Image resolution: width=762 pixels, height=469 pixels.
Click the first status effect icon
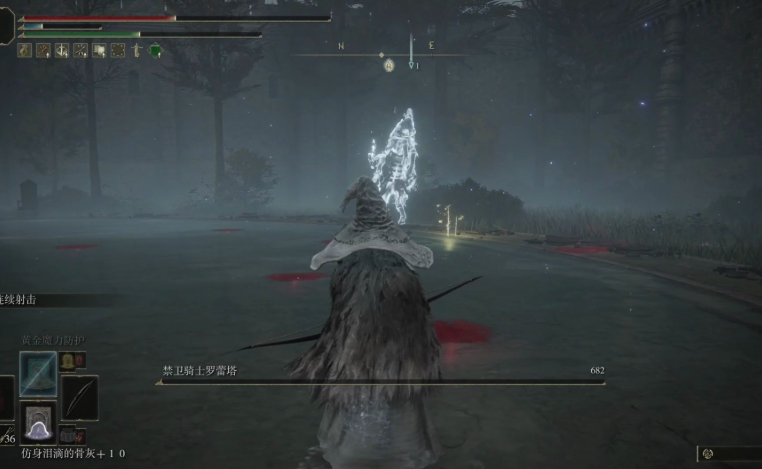[x=24, y=50]
